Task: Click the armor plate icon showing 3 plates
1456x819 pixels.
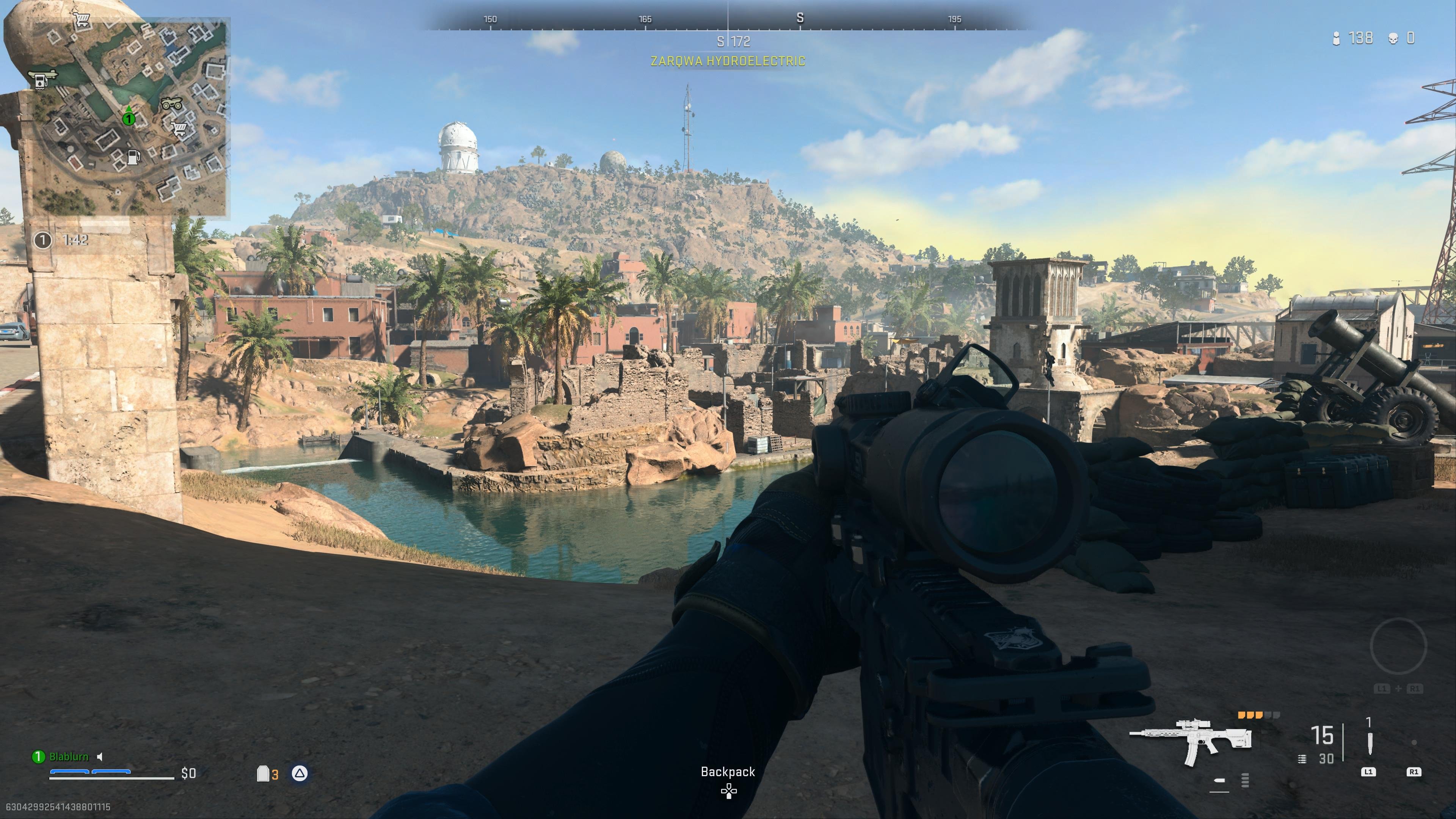Action: click(x=263, y=773)
